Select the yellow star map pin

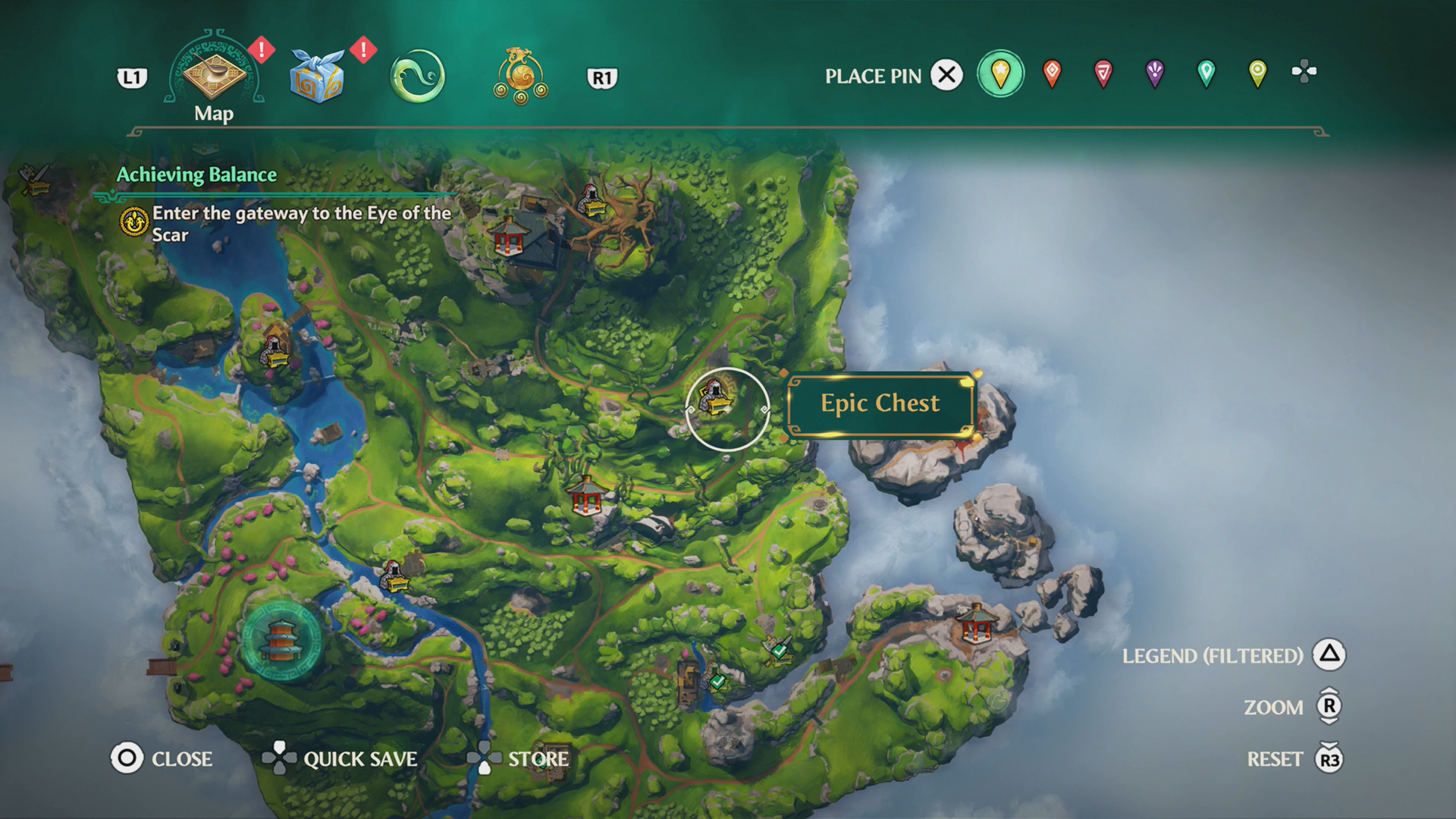coord(1000,73)
